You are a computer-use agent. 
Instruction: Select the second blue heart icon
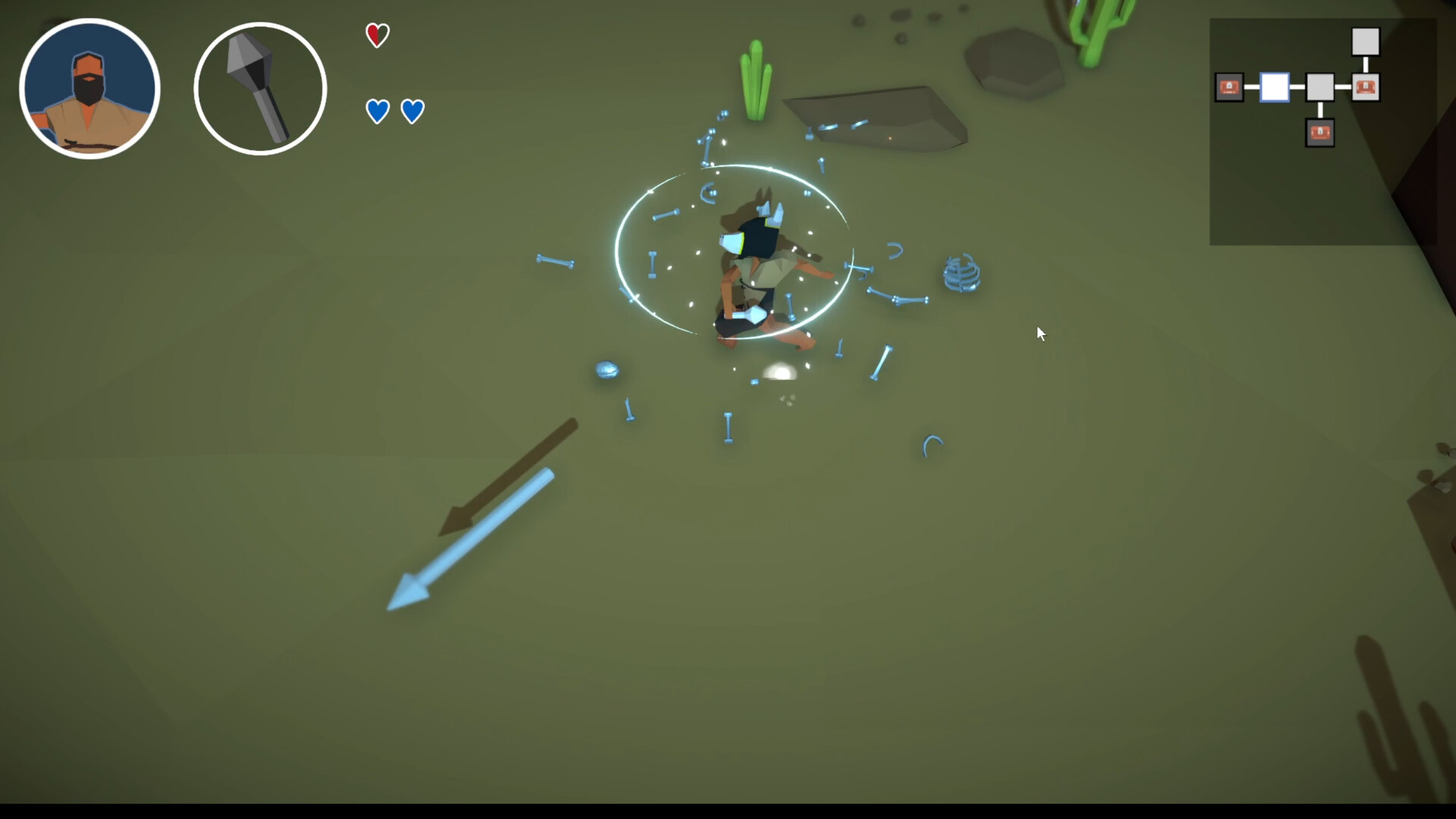[x=412, y=111]
